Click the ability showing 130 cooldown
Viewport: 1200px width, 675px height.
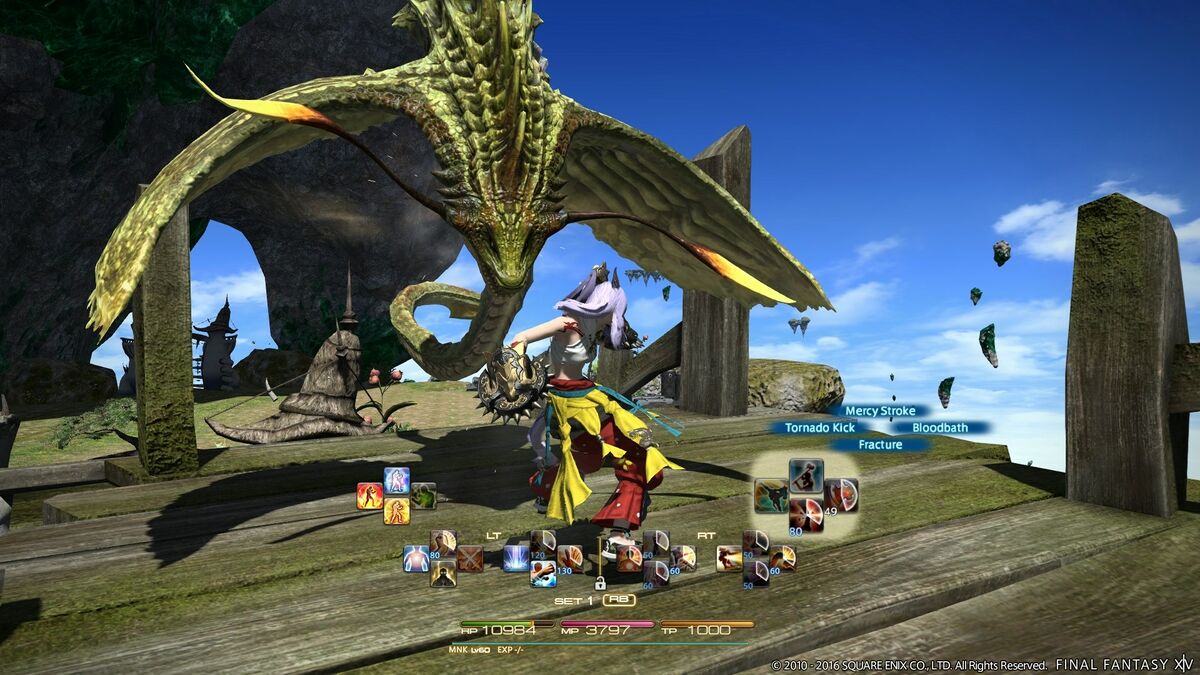(570, 558)
